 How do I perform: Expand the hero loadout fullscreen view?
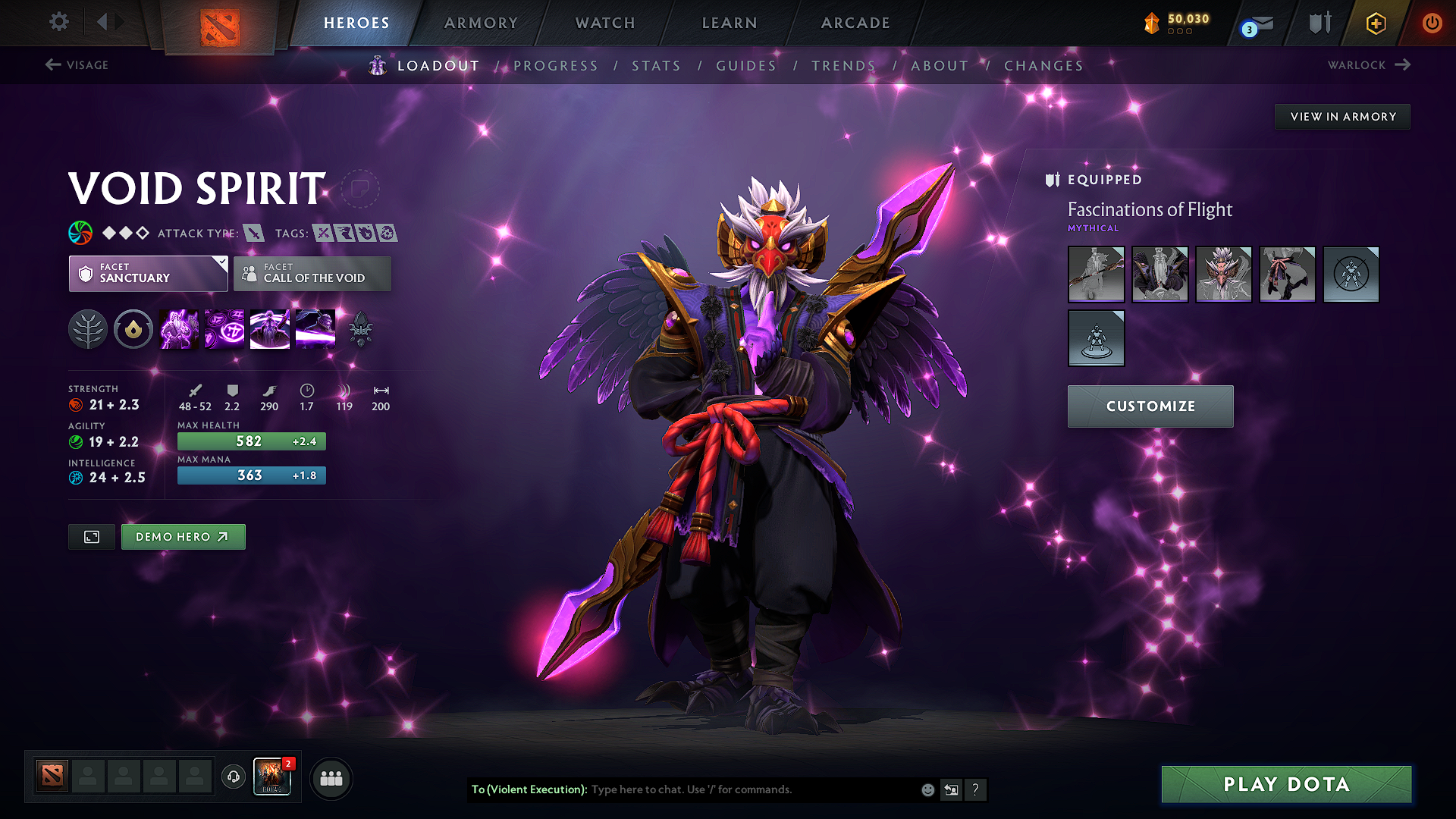(x=91, y=536)
